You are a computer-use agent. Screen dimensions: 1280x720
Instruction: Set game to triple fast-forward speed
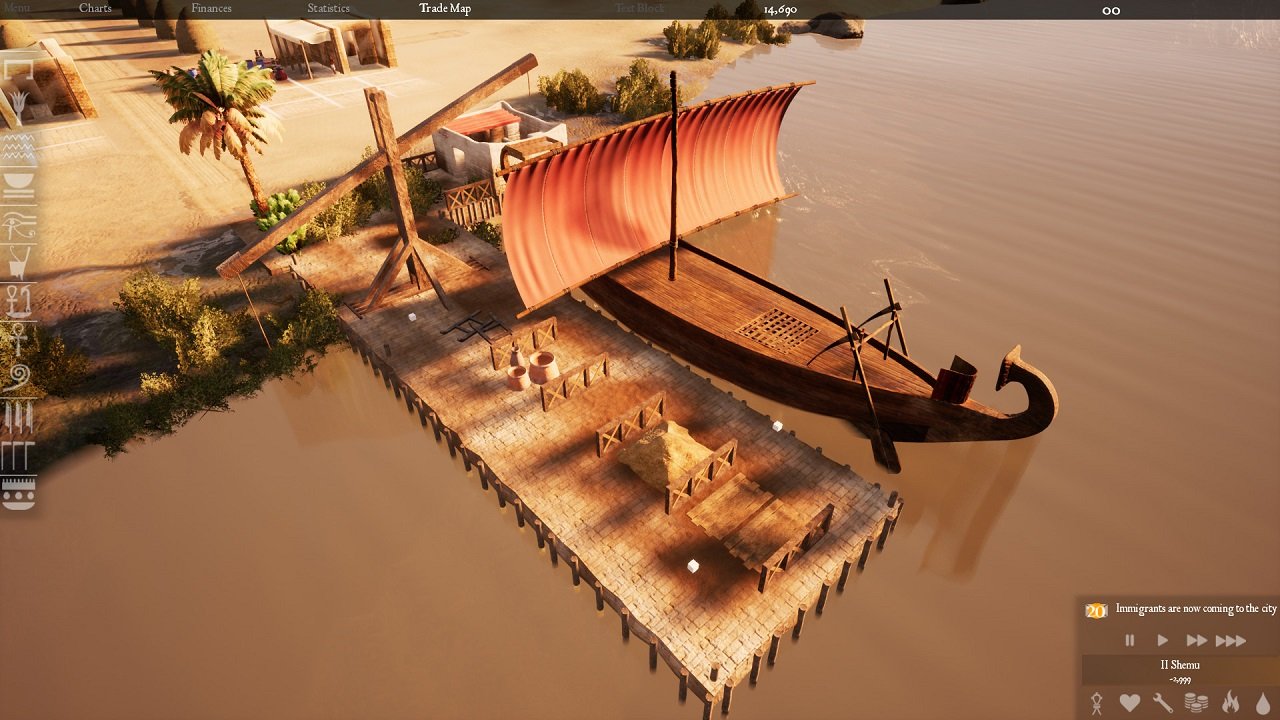pyautogui.click(x=1231, y=640)
